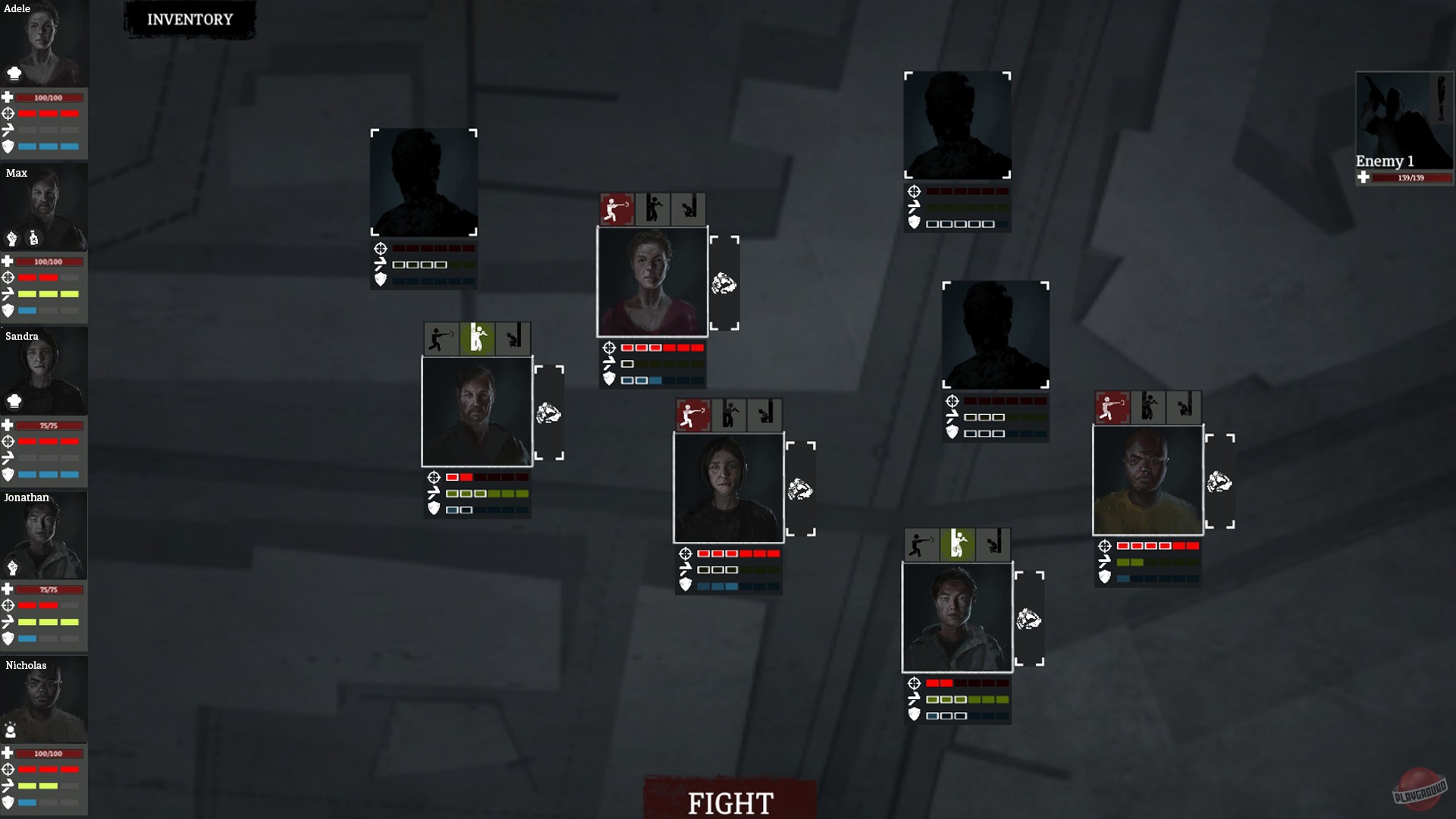Open the INVENTORY screen

point(190,20)
